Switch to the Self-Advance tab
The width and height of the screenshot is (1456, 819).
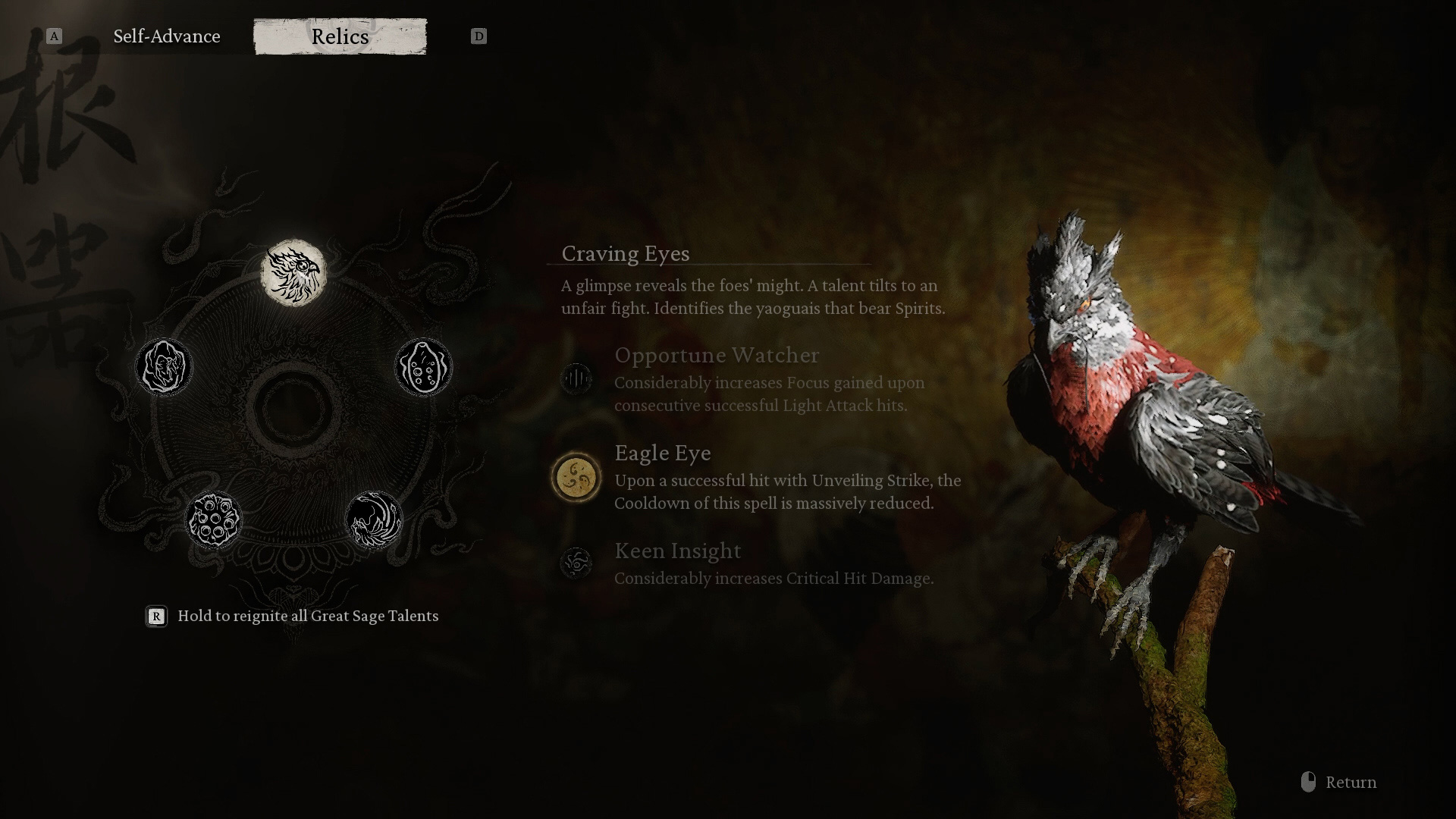coord(167,36)
